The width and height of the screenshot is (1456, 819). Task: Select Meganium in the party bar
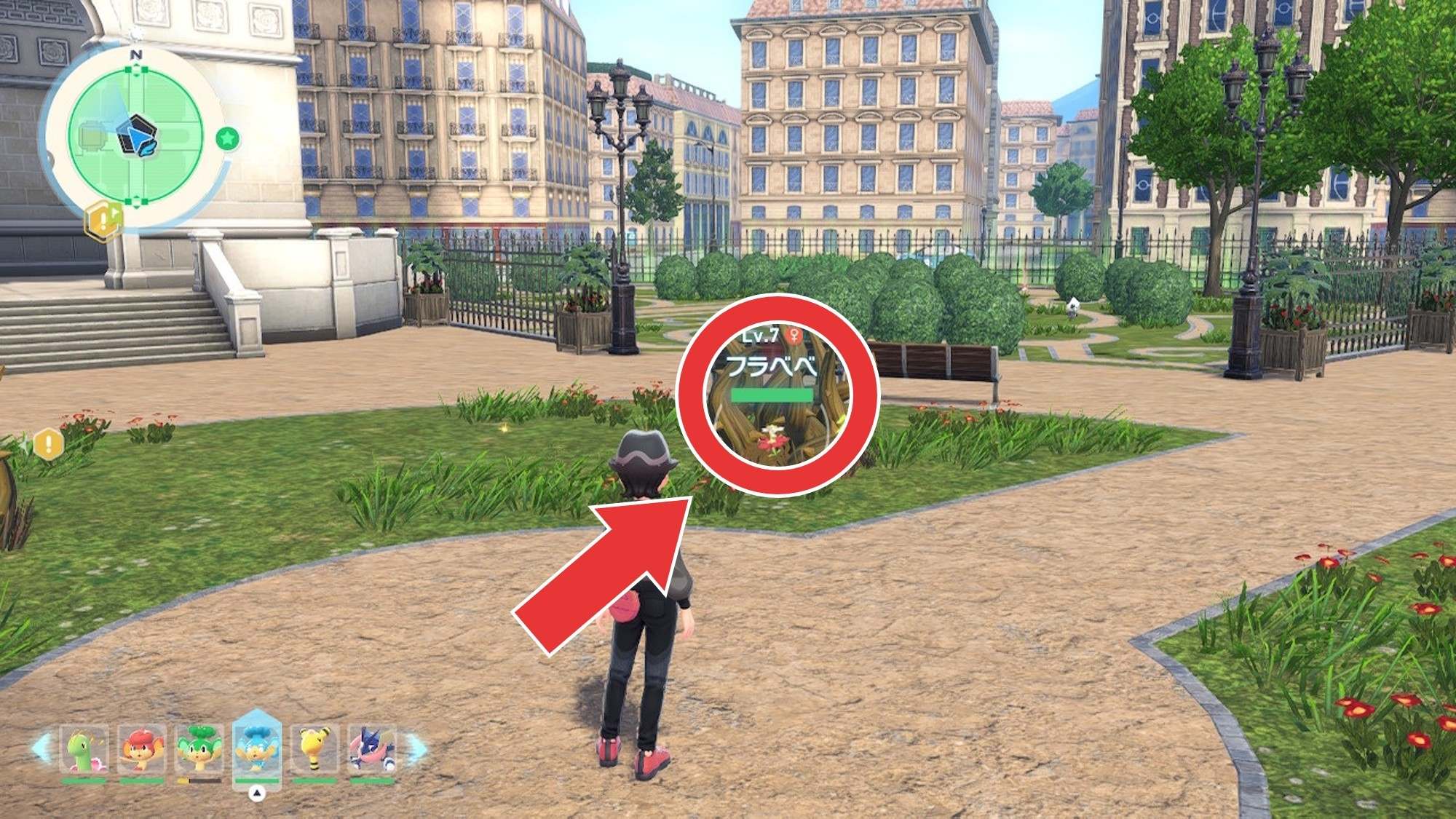[x=84, y=750]
